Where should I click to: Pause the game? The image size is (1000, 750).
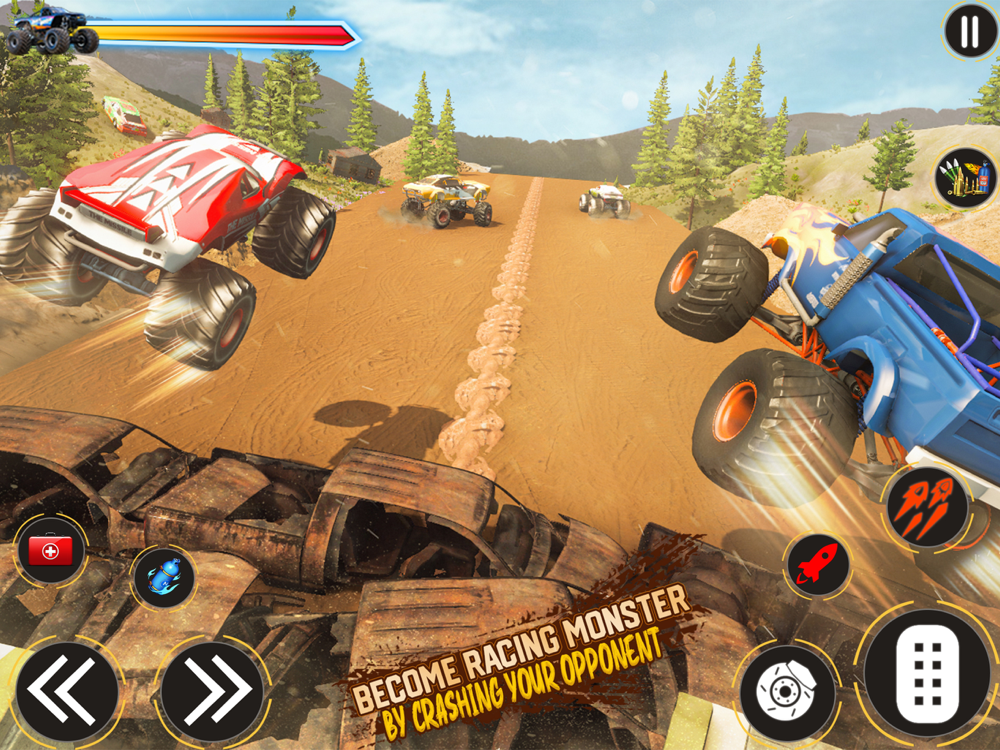click(969, 32)
